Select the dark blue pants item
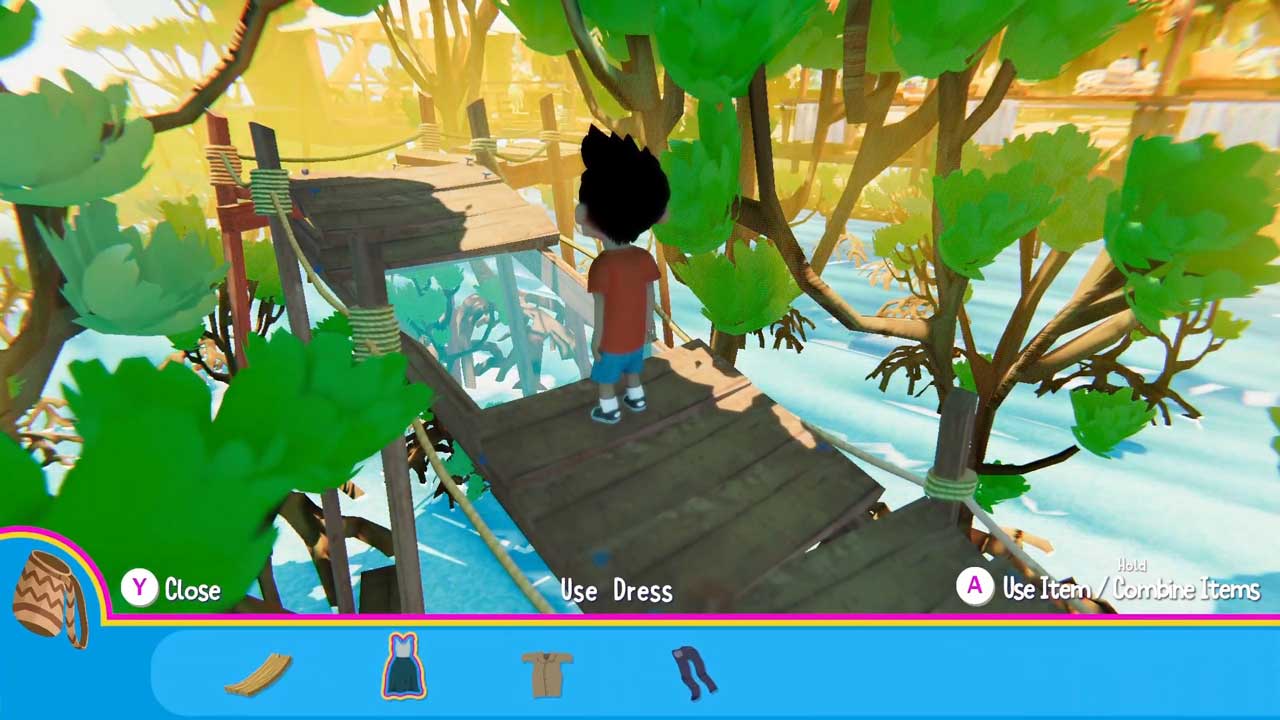1280x720 pixels. (693, 671)
